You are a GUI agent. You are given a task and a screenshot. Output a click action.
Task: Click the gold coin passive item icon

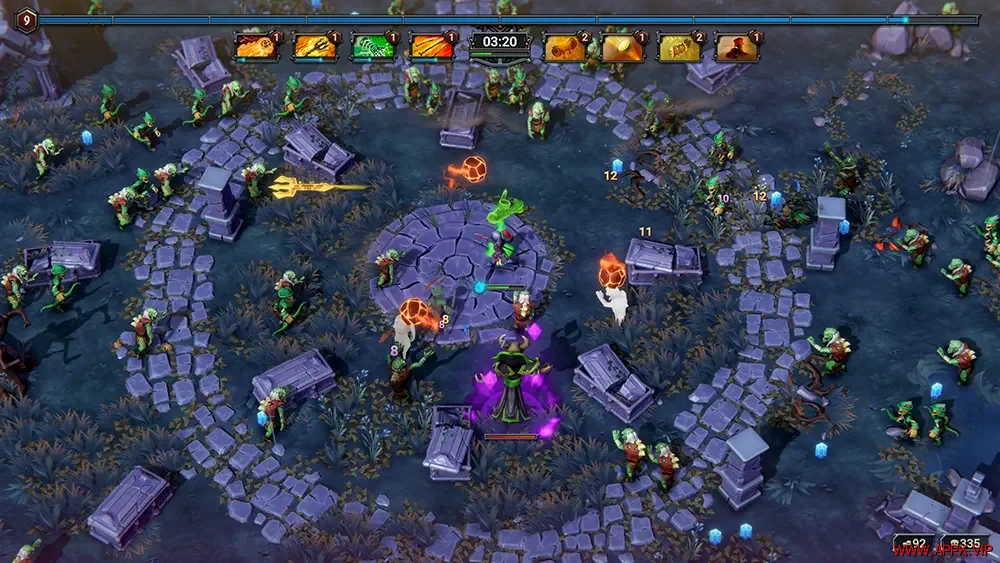[x=624, y=47]
